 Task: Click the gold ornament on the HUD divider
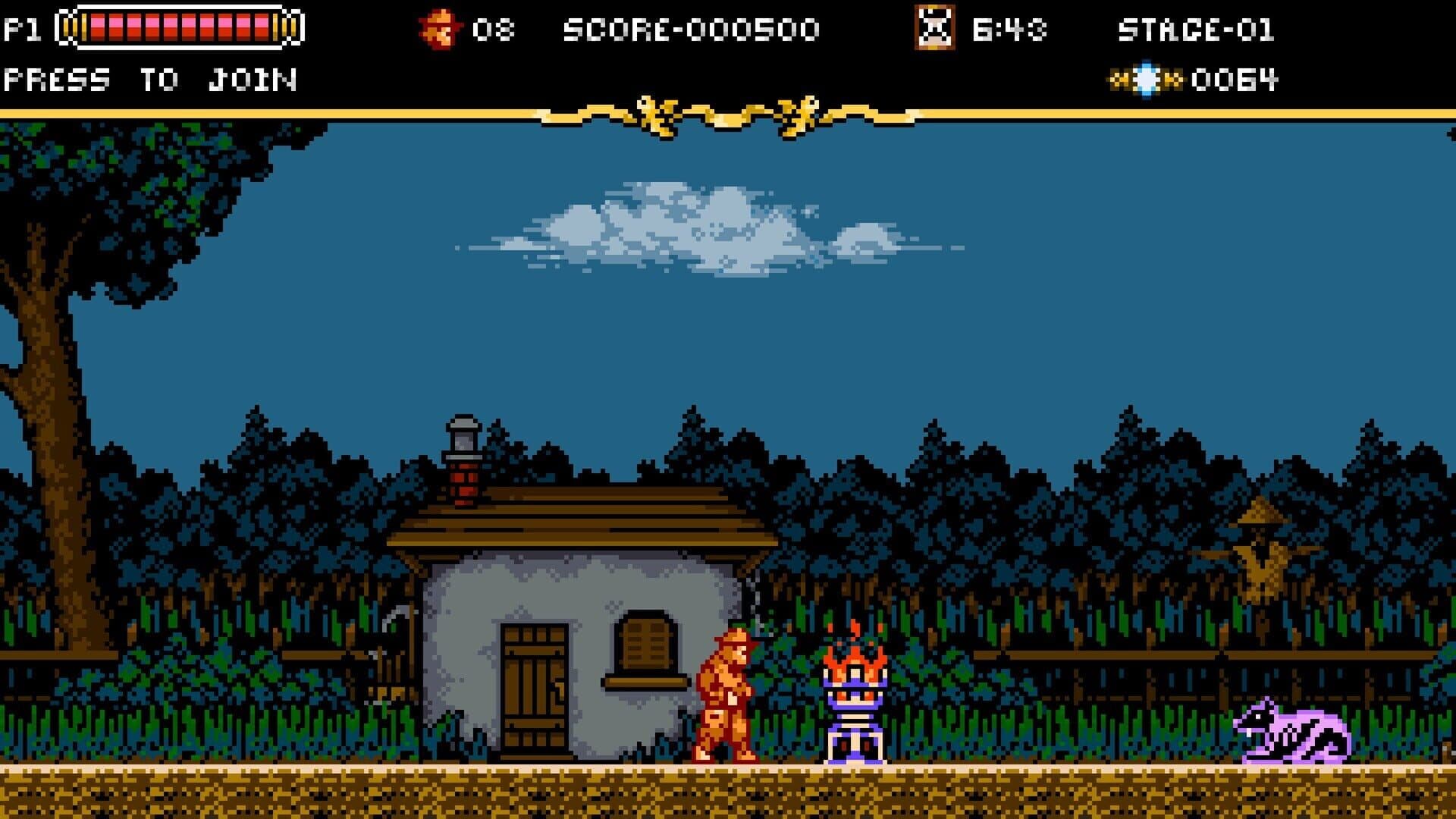point(724,114)
